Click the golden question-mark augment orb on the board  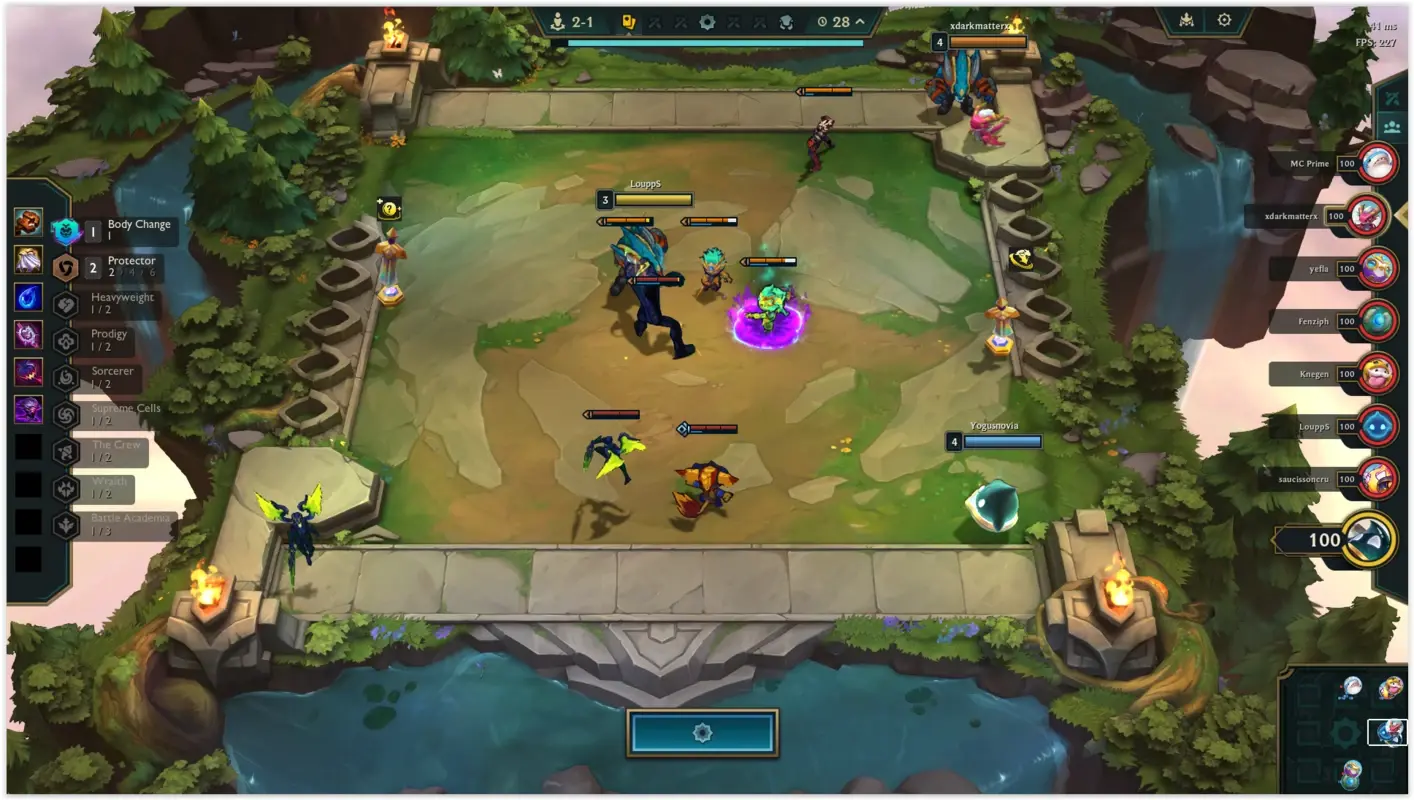[391, 209]
